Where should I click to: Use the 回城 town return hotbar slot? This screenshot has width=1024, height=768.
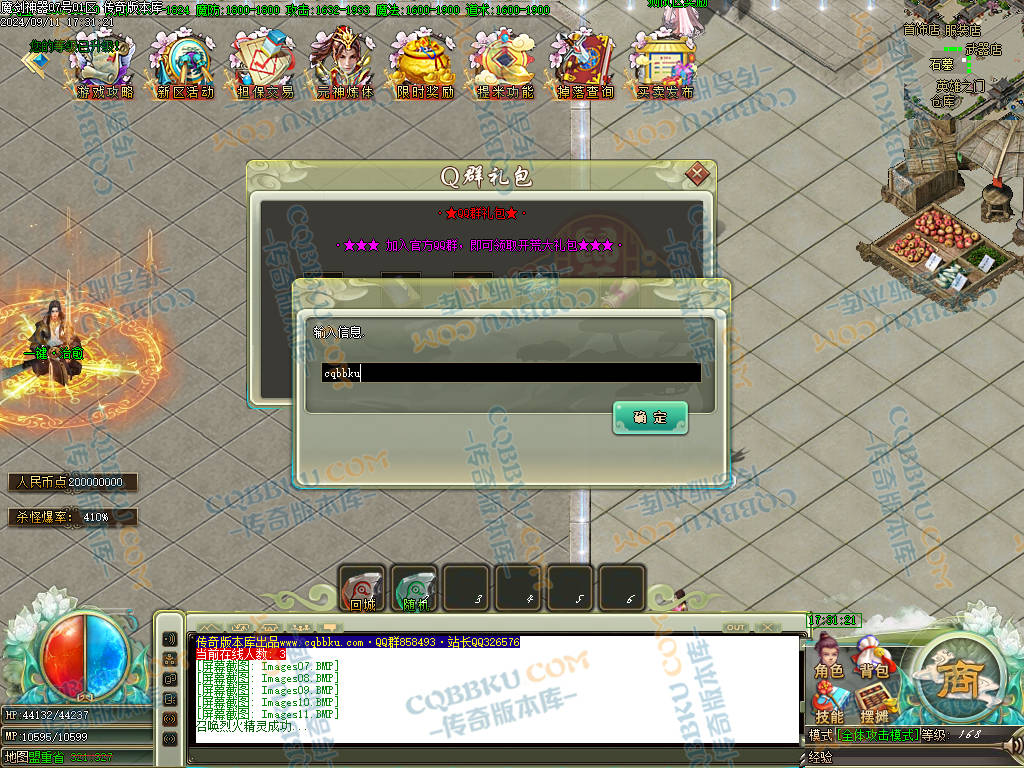[x=362, y=588]
